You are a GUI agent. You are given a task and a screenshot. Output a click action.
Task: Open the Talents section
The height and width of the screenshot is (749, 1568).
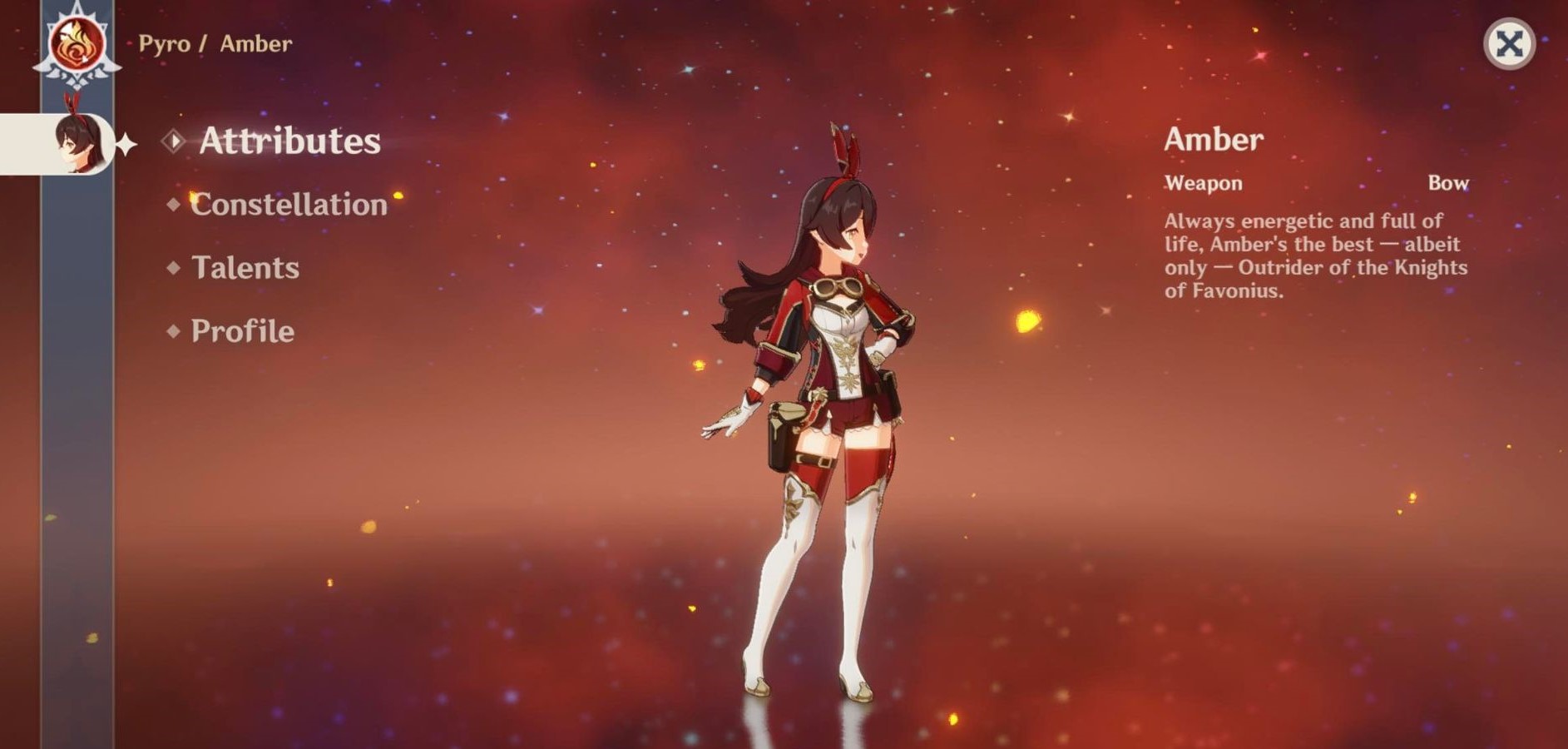(244, 267)
